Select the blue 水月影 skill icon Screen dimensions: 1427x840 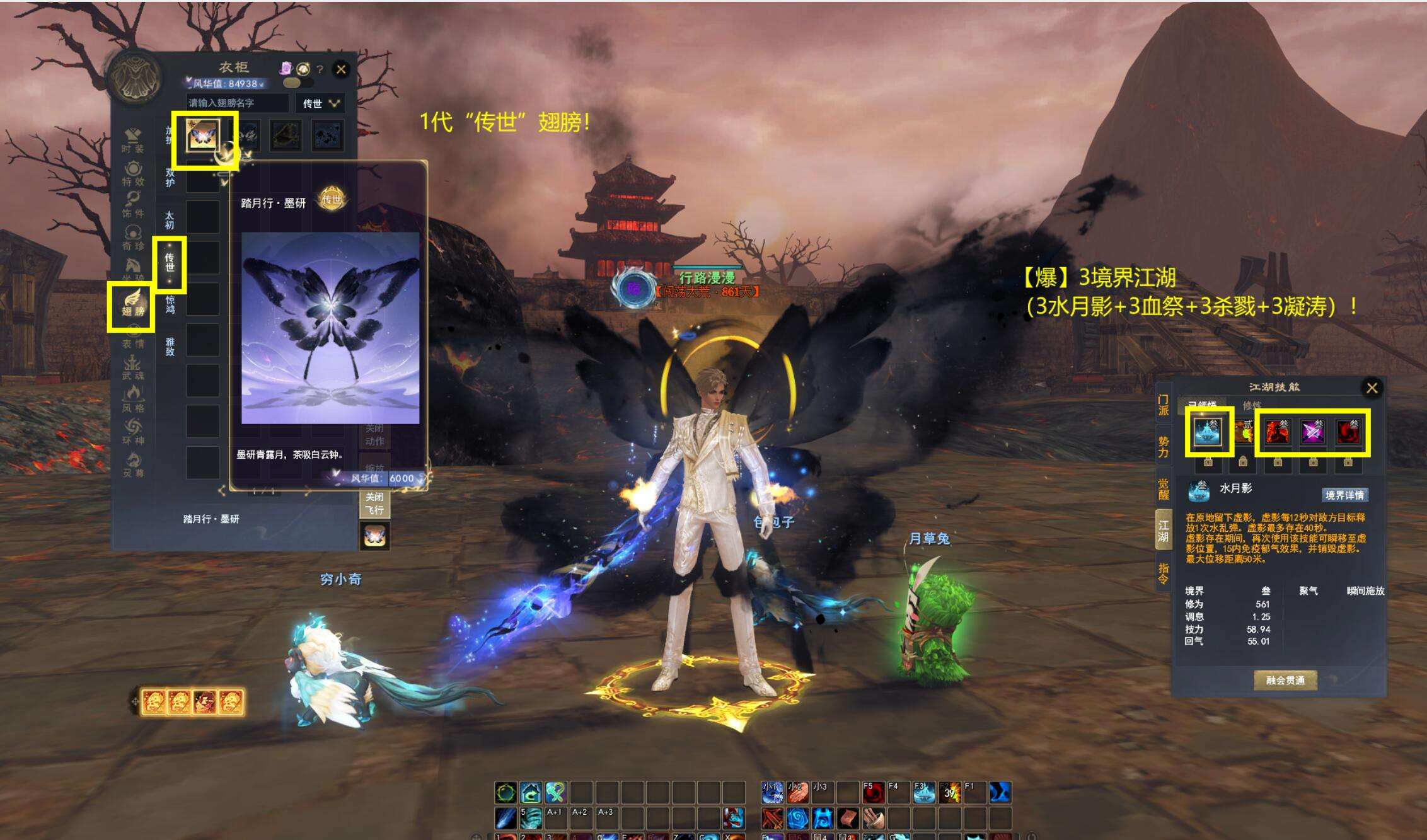[1208, 432]
